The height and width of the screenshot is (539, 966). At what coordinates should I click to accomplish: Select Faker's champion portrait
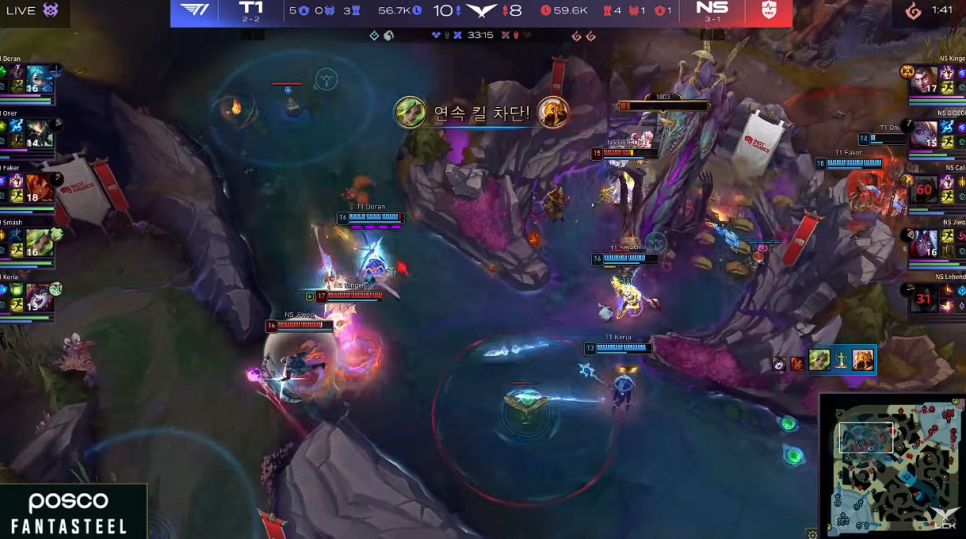(38, 187)
